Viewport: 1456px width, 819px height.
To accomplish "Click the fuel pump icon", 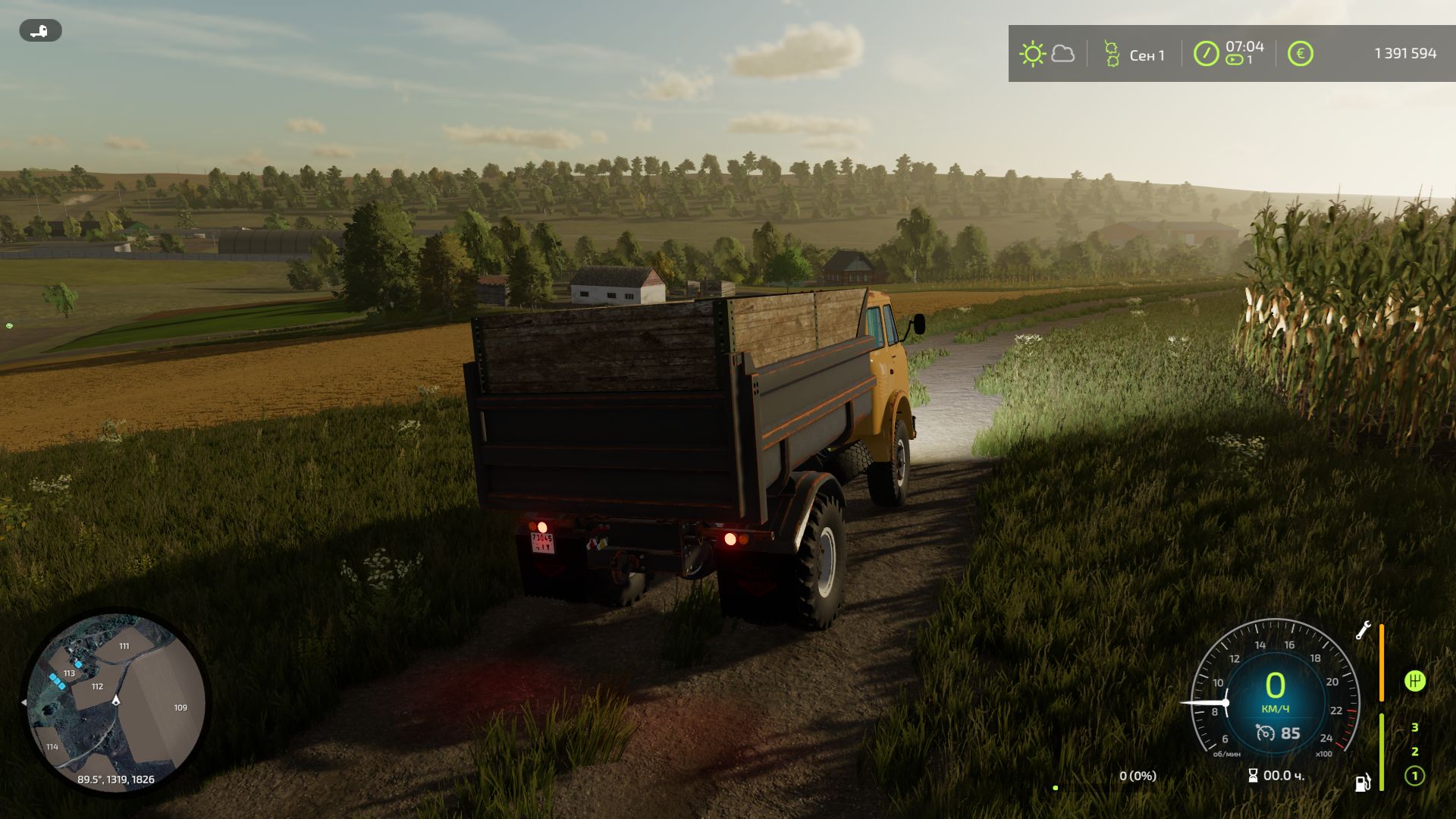I will 1363,782.
